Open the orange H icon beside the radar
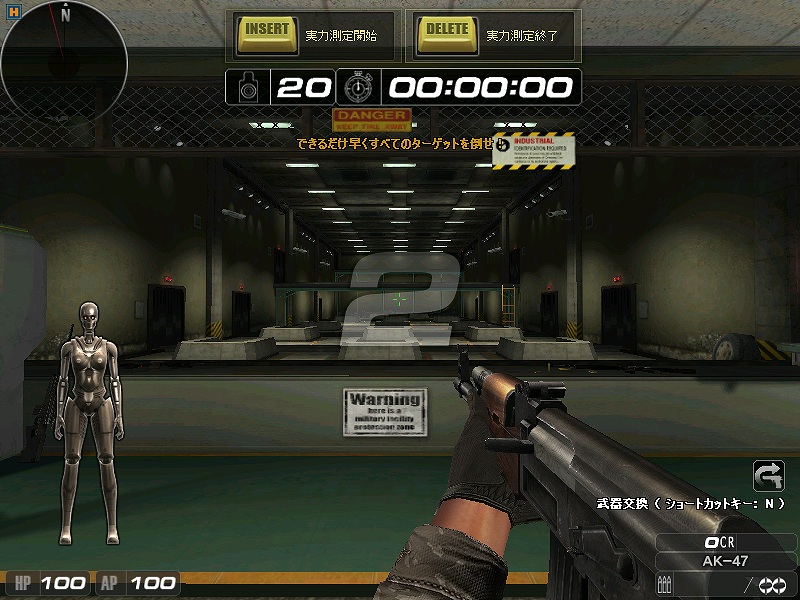This screenshot has height=600, width=800. 12,10
